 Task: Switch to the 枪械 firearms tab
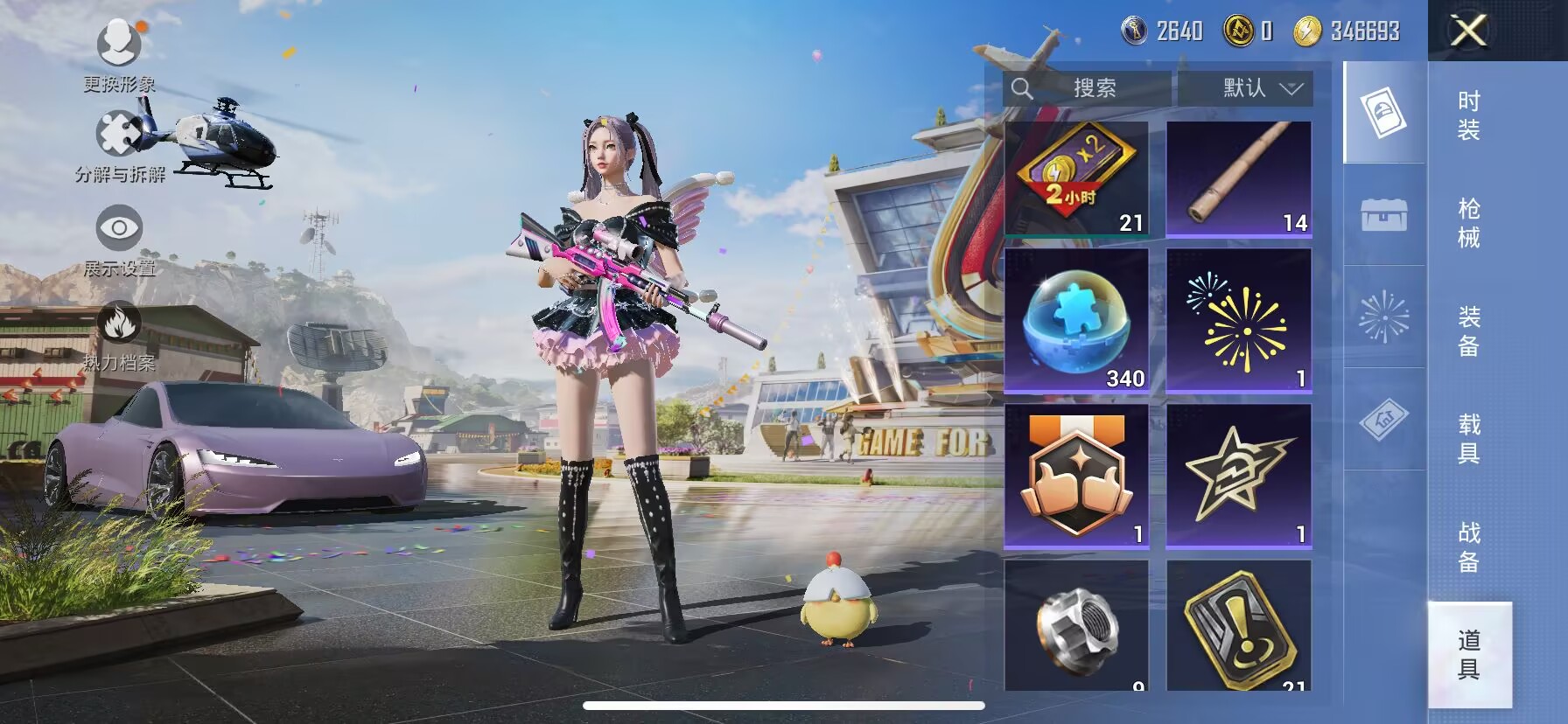coord(1468,223)
